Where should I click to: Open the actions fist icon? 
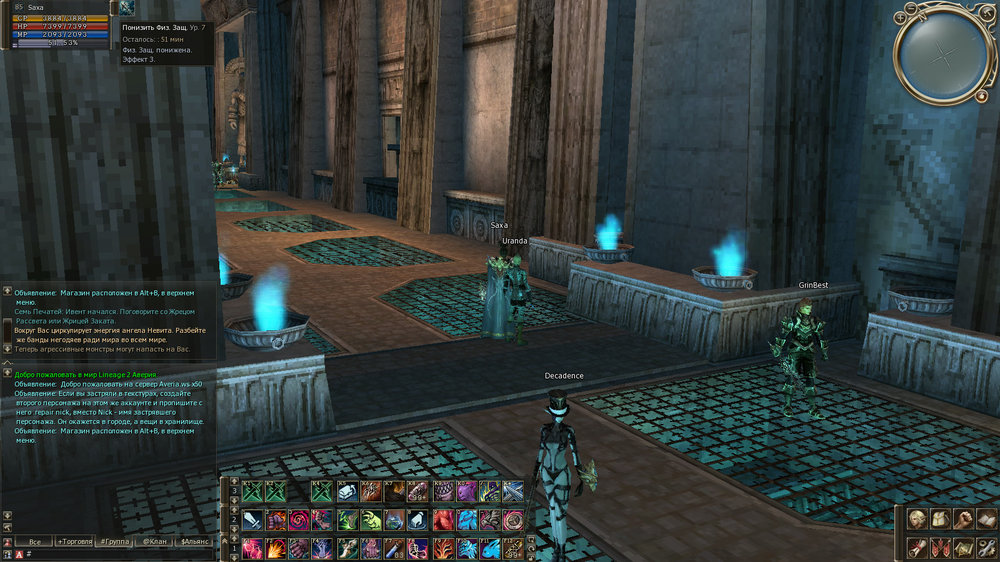pos(962,519)
